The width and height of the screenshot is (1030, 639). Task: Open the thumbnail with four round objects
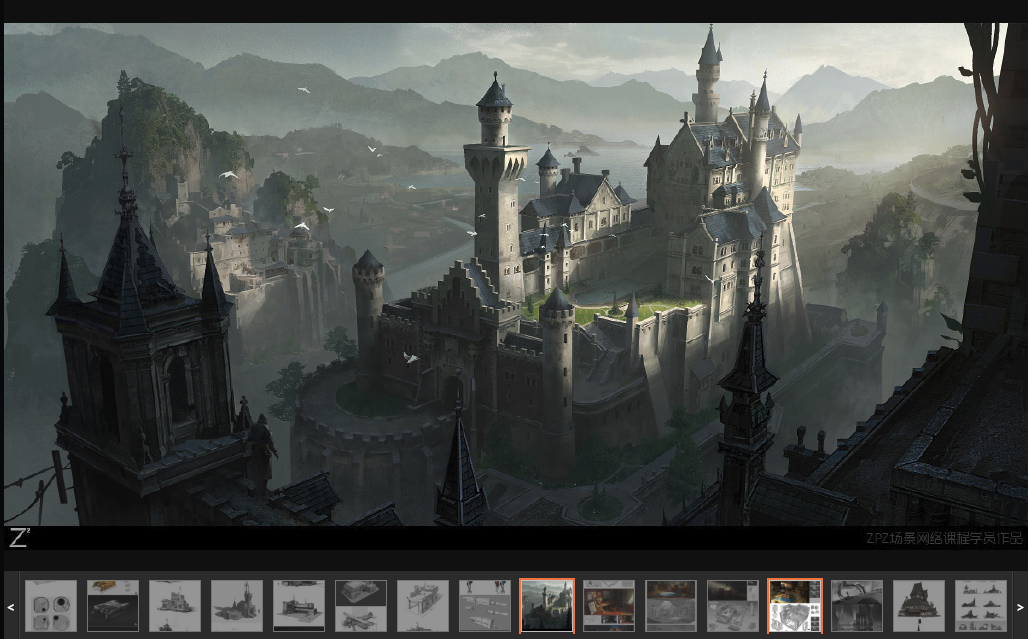coord(51,606)
